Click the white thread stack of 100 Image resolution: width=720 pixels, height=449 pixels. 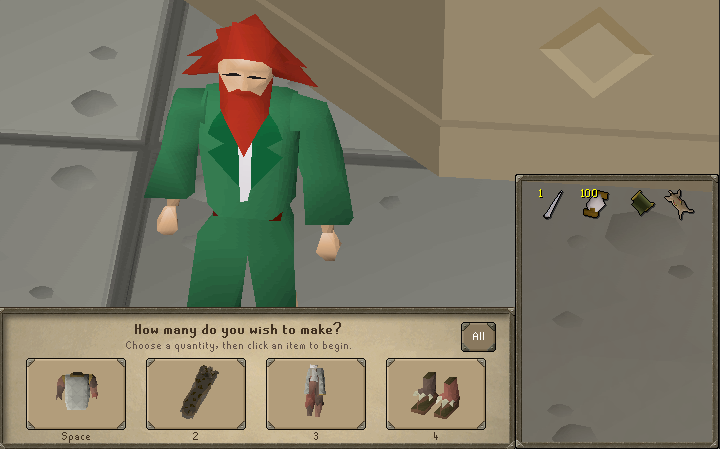pyautogui.click(x=596, y=205)
